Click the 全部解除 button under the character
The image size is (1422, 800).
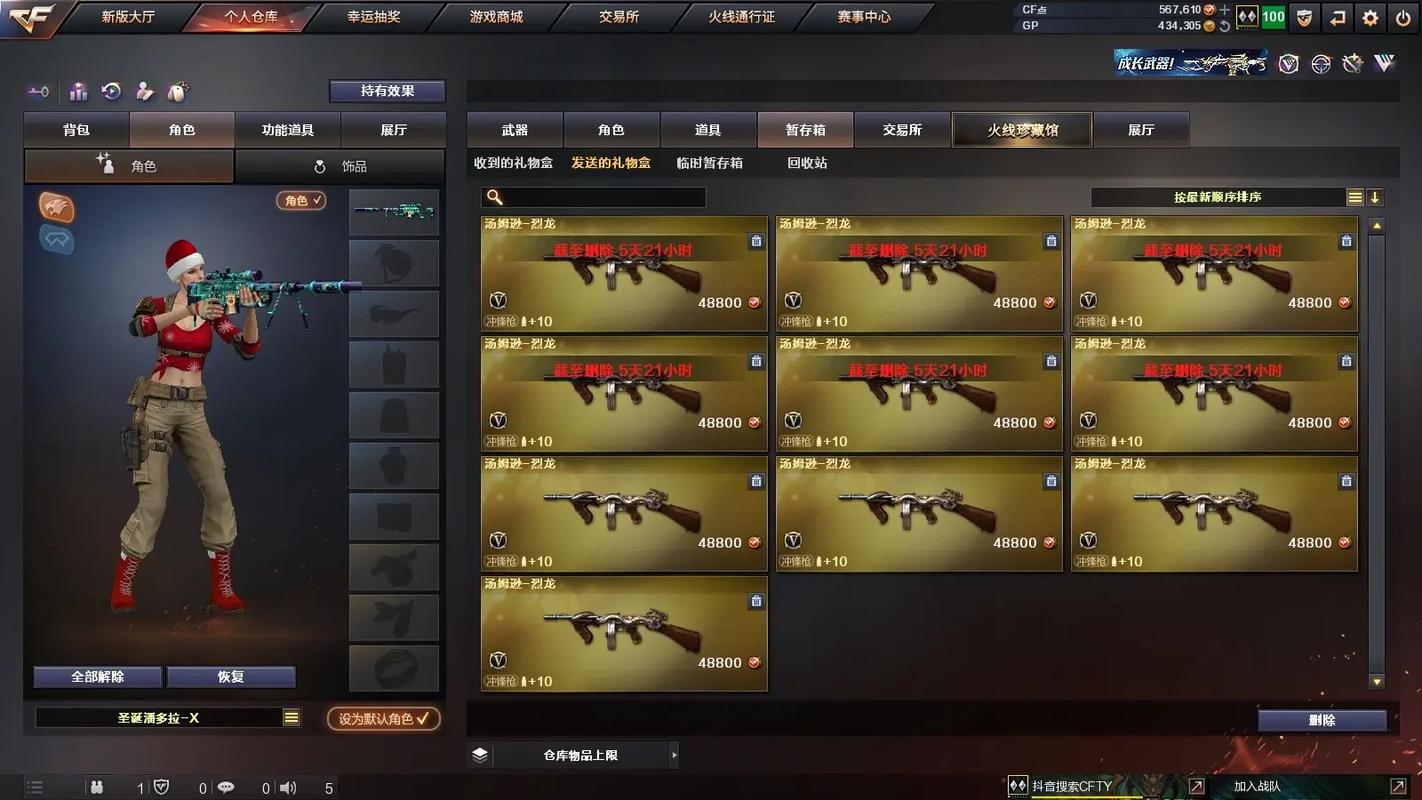pos(97,677)
